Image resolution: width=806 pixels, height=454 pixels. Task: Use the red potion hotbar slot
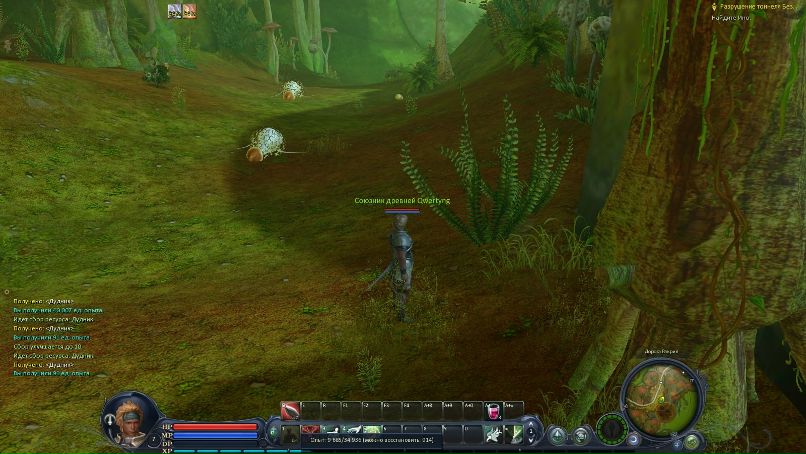(493, 411)
